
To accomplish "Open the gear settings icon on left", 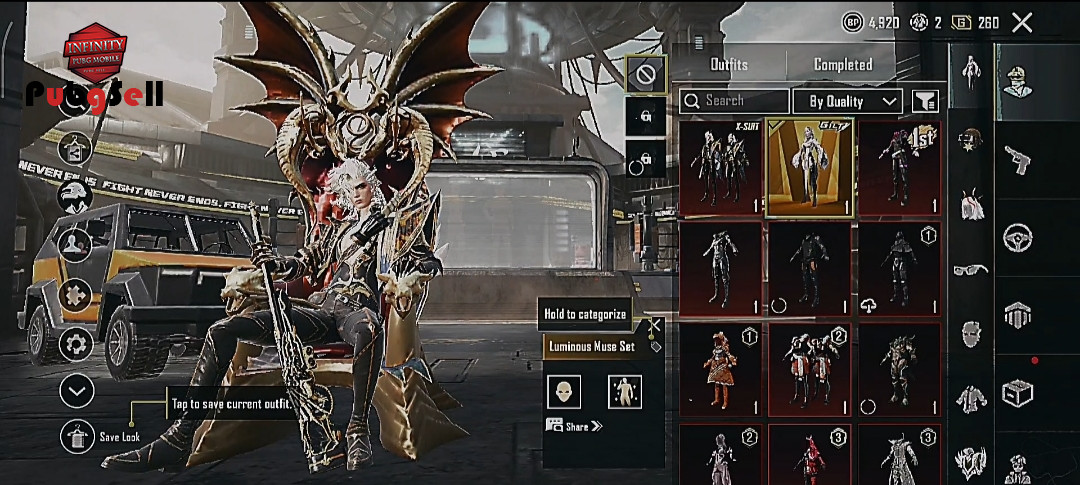I will click(76, 345).
